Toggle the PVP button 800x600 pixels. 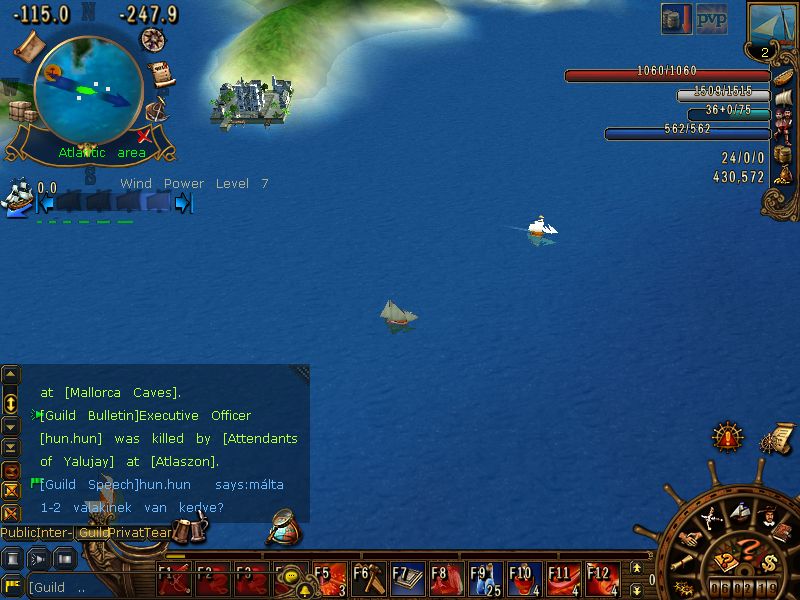[x=711, y=18]
